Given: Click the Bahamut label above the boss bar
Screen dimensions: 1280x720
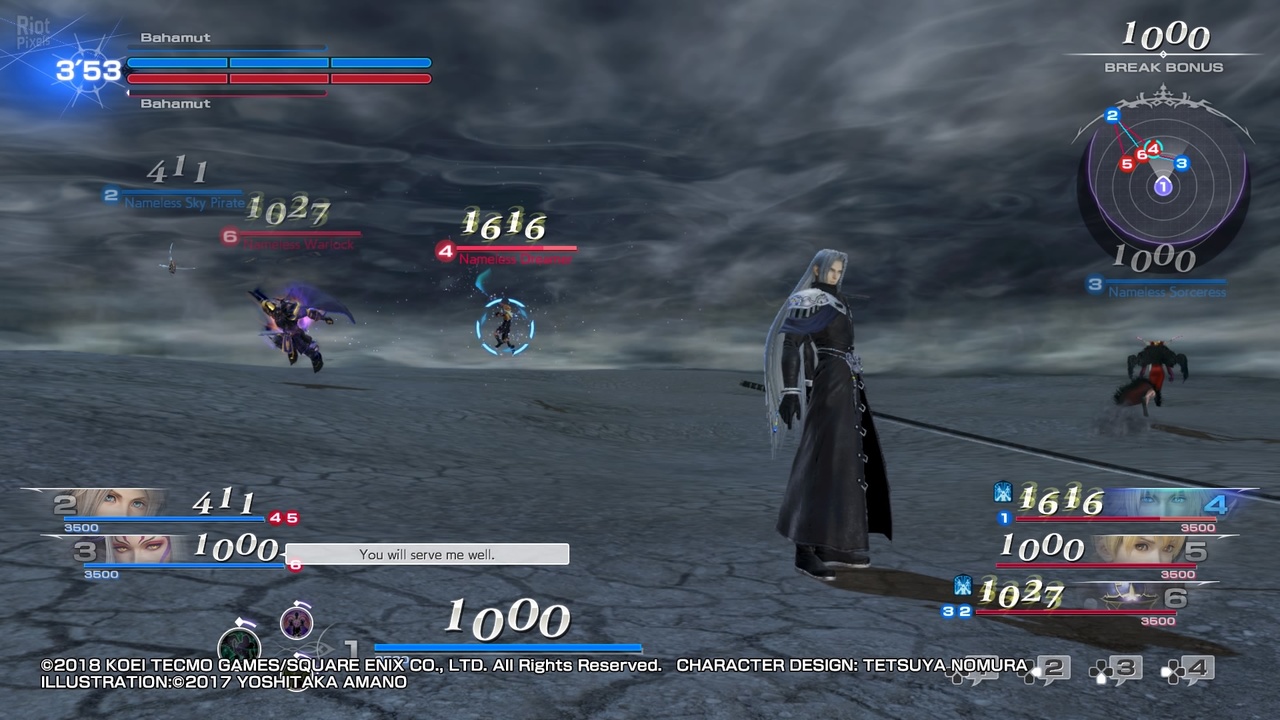Looking at the screenshot, I should (x=176, y=37).
